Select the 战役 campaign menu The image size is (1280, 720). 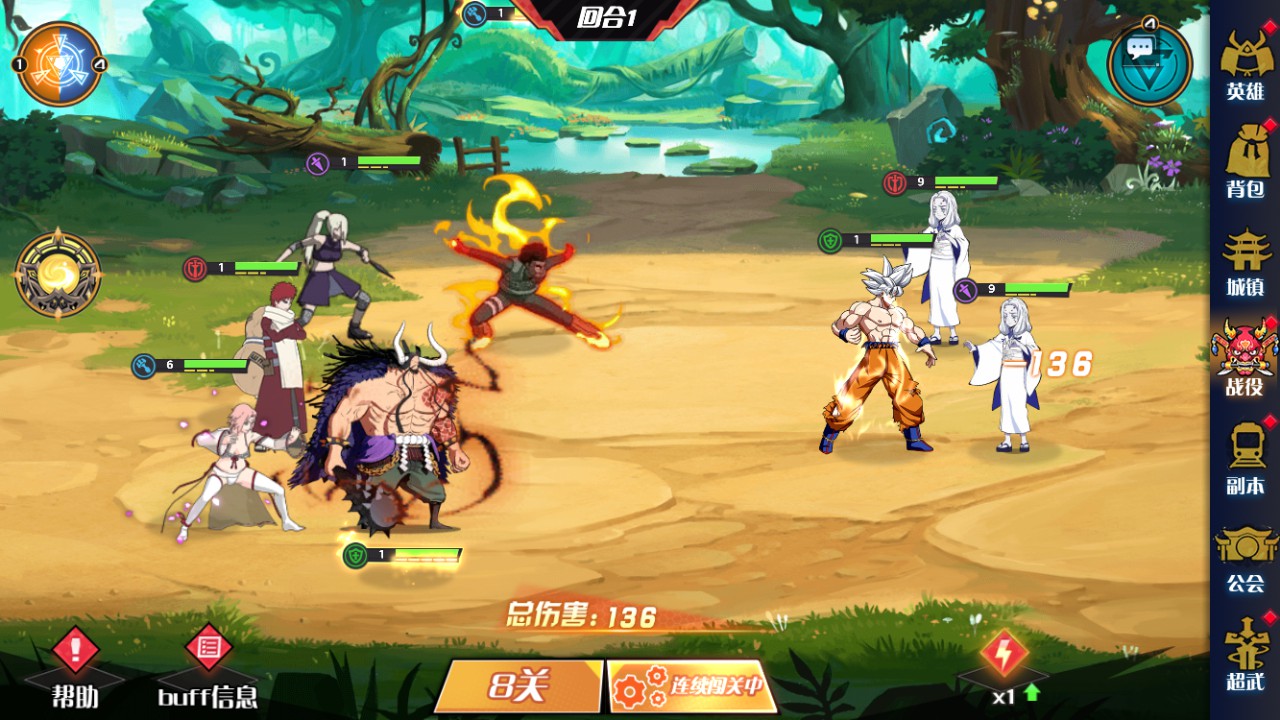(x=1245, y=359)
